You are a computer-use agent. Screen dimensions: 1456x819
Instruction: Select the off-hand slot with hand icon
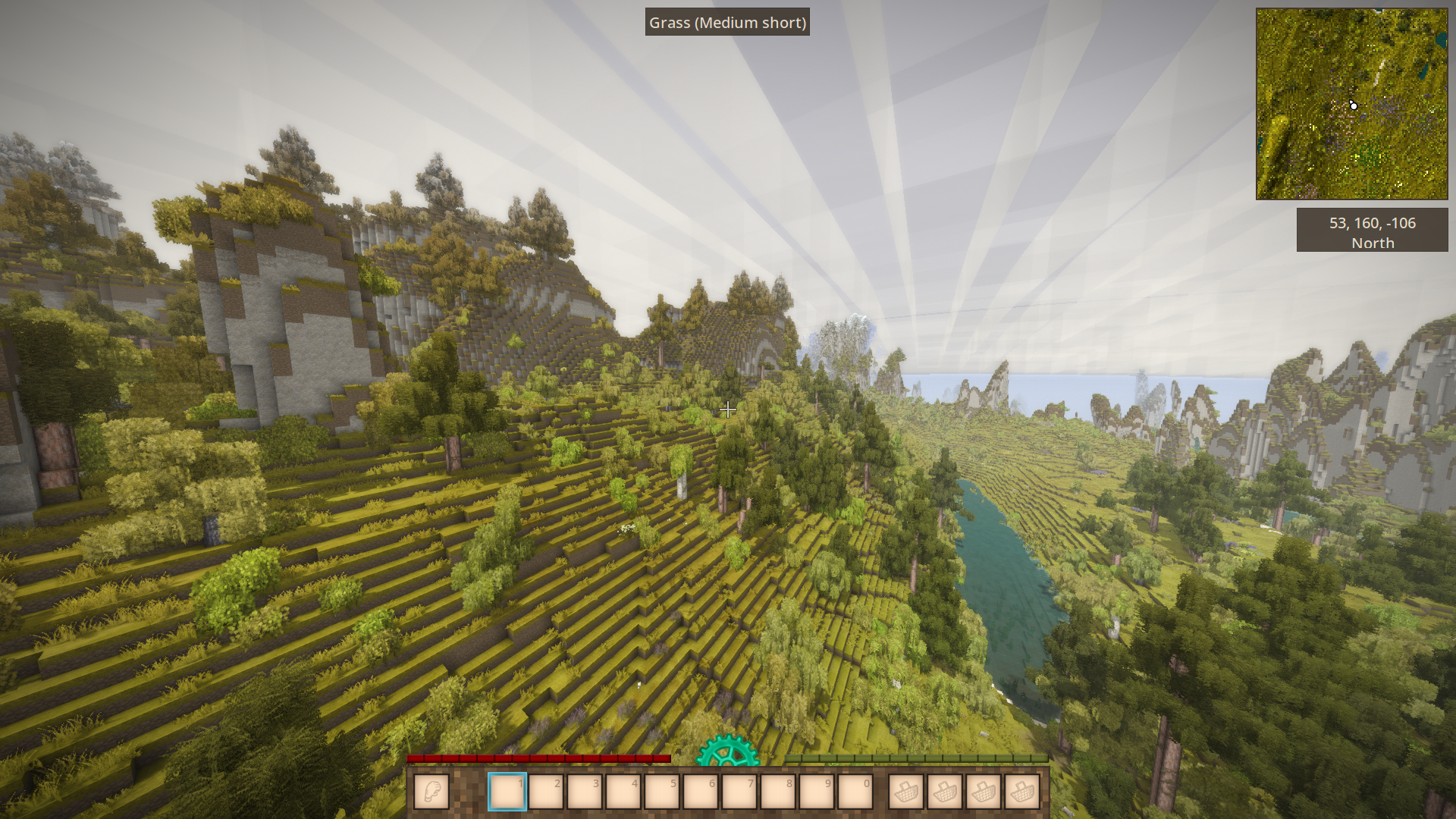click(431, 792)
